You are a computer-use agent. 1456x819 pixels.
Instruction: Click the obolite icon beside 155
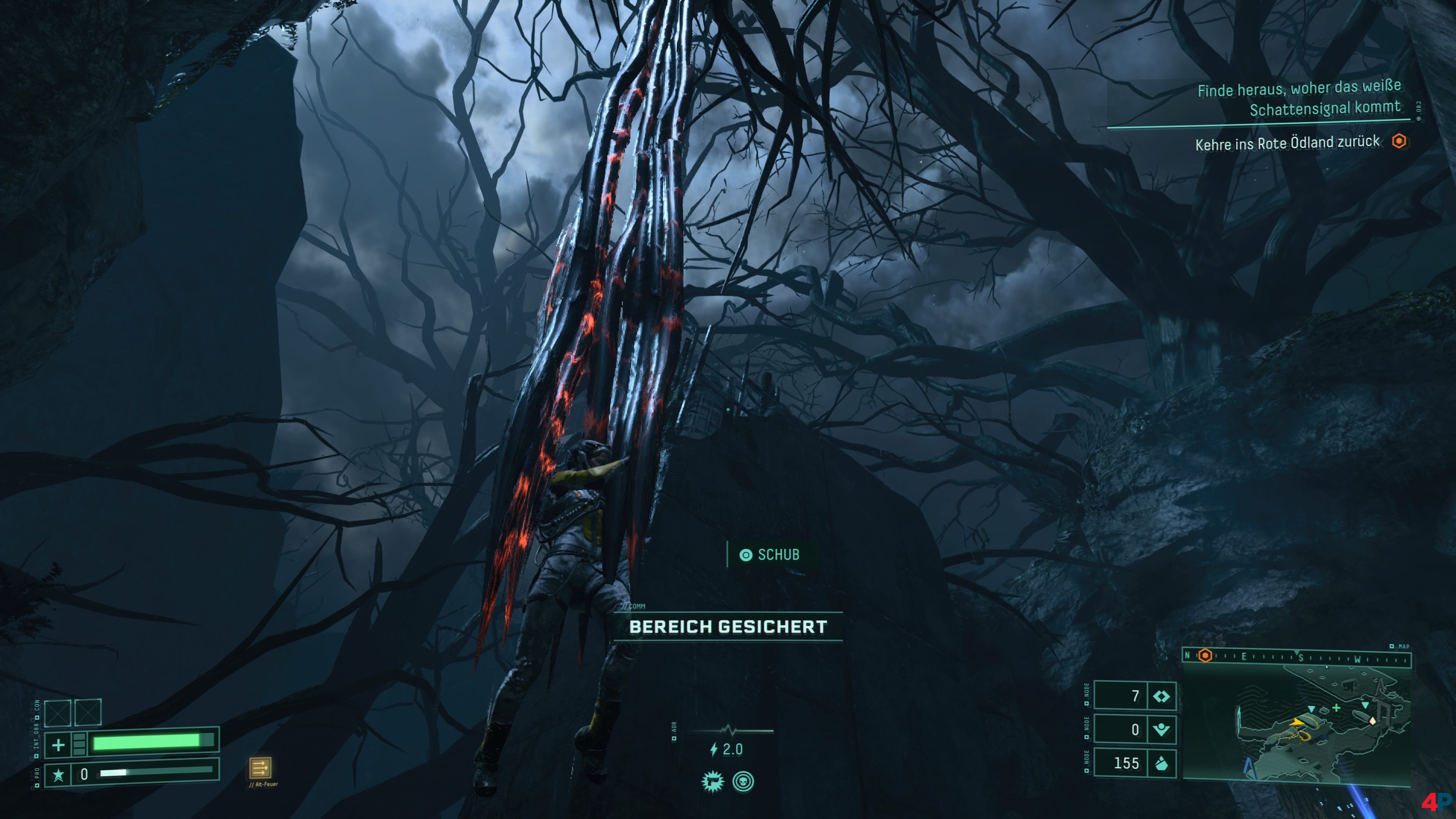point(1161,764)
